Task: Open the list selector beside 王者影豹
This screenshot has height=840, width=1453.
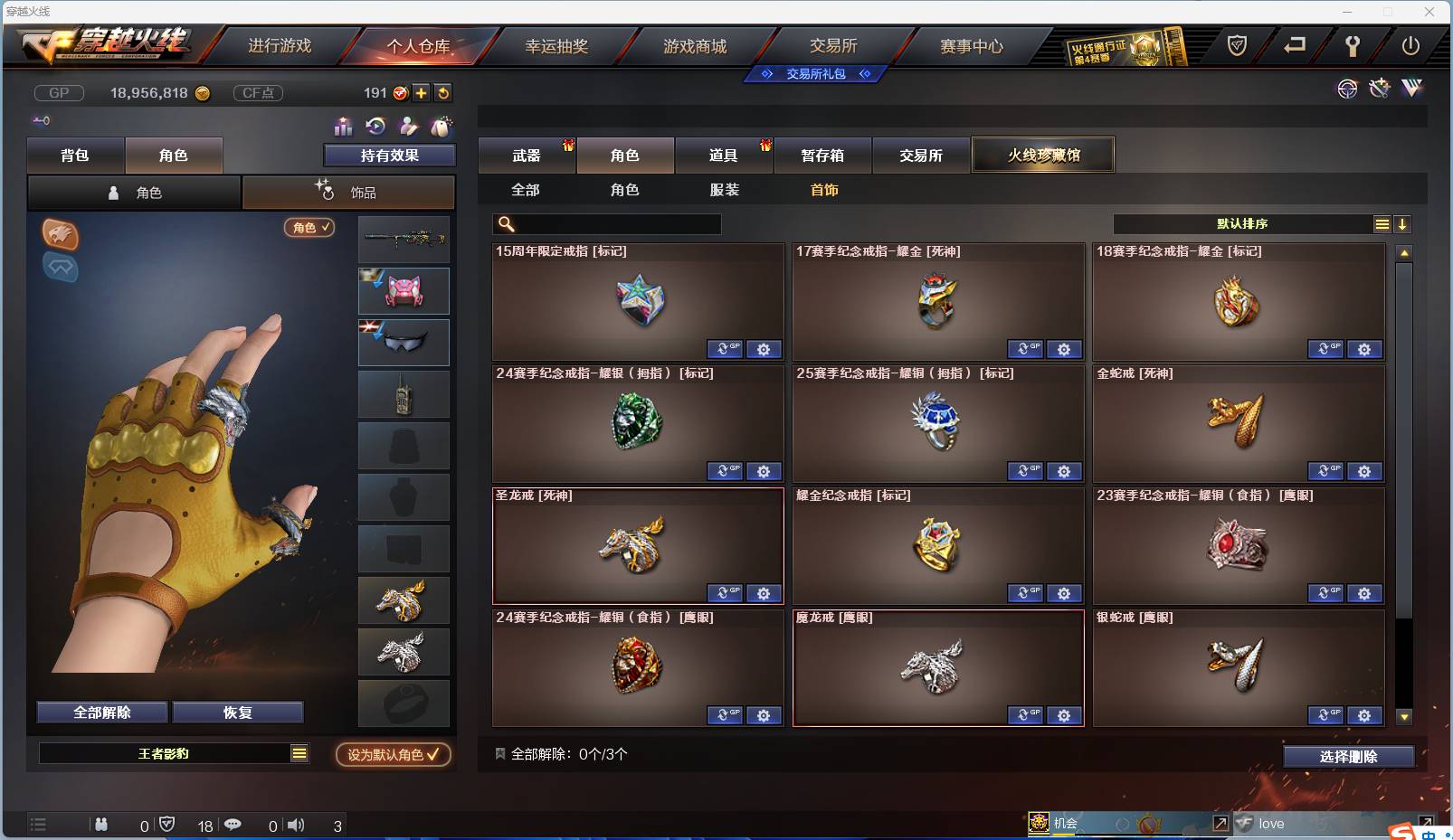Action: [x=299, y=752]
